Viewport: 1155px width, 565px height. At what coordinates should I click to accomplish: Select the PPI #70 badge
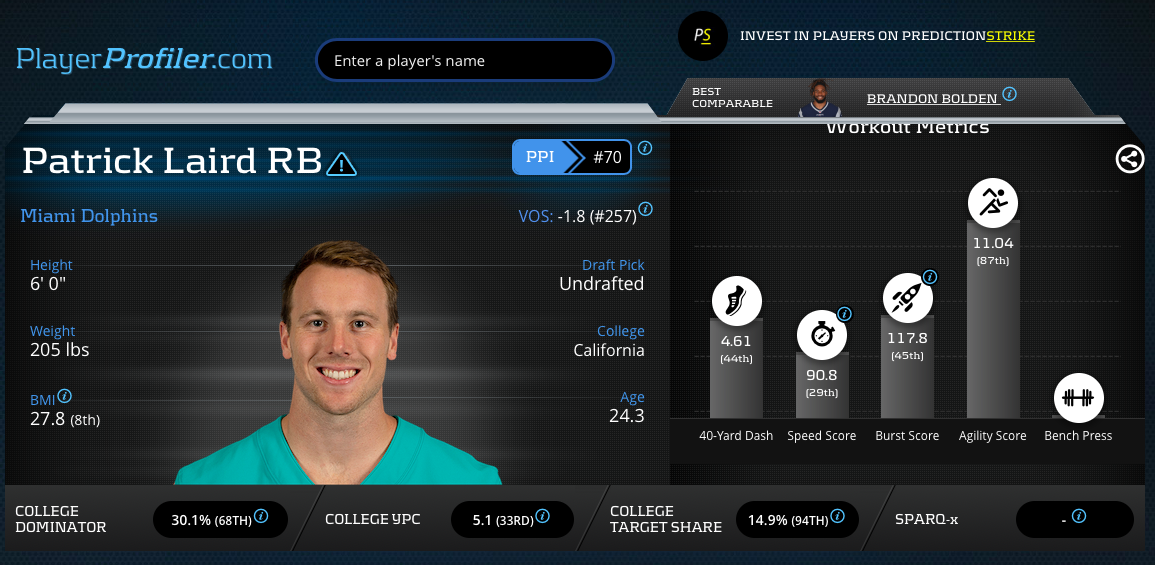[x=571, y=157]
